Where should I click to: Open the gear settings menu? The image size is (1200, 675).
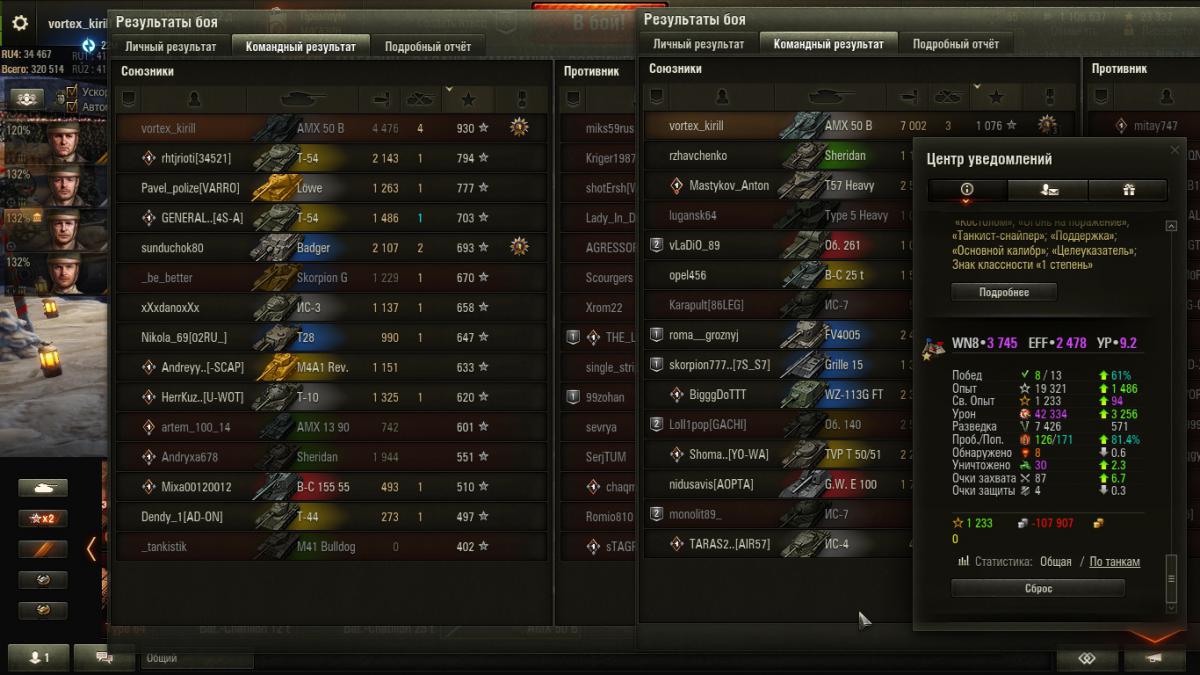pyautogui.click(x=20, y=23)
